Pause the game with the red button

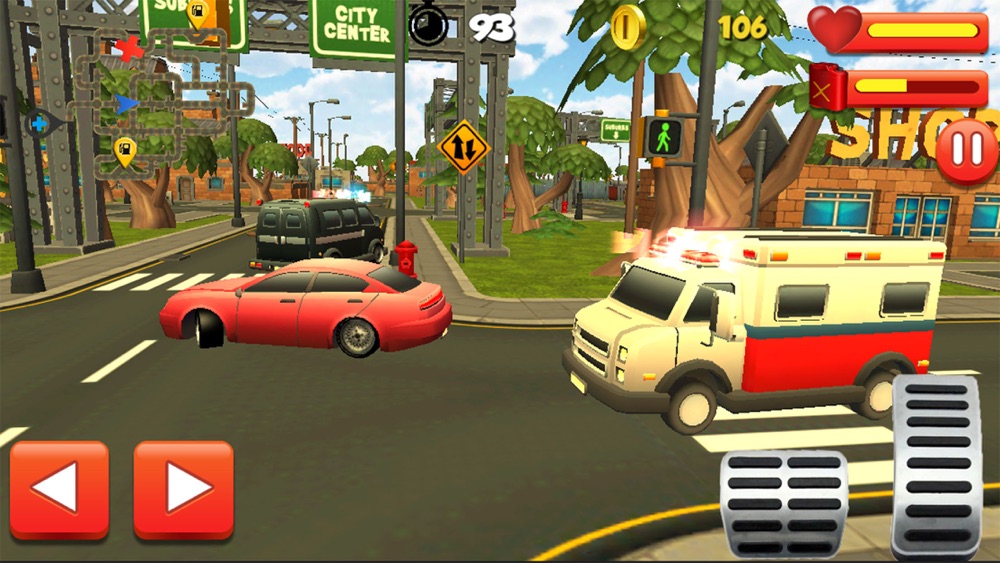[x=967, y=151]
